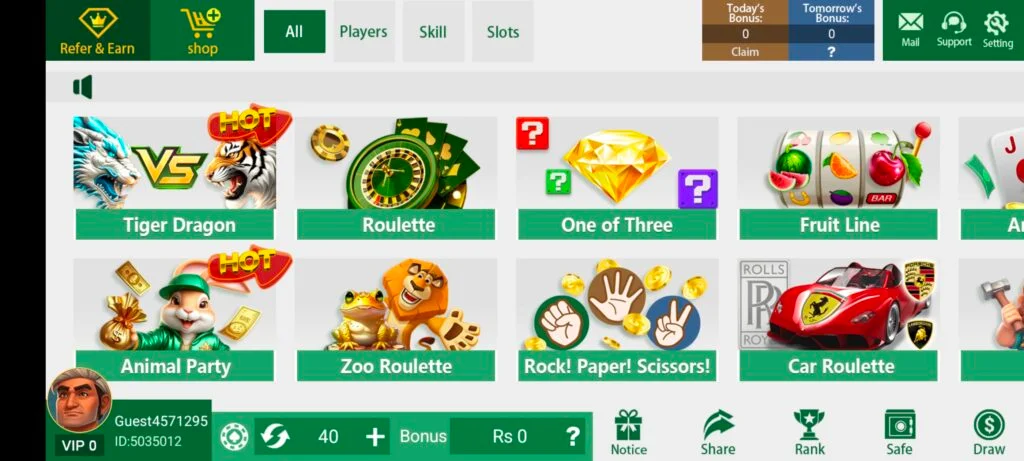The width and height of the screenshot is (1024, 461).
Task: Launch the Tiger Dragon game
Action: [175, 178]
